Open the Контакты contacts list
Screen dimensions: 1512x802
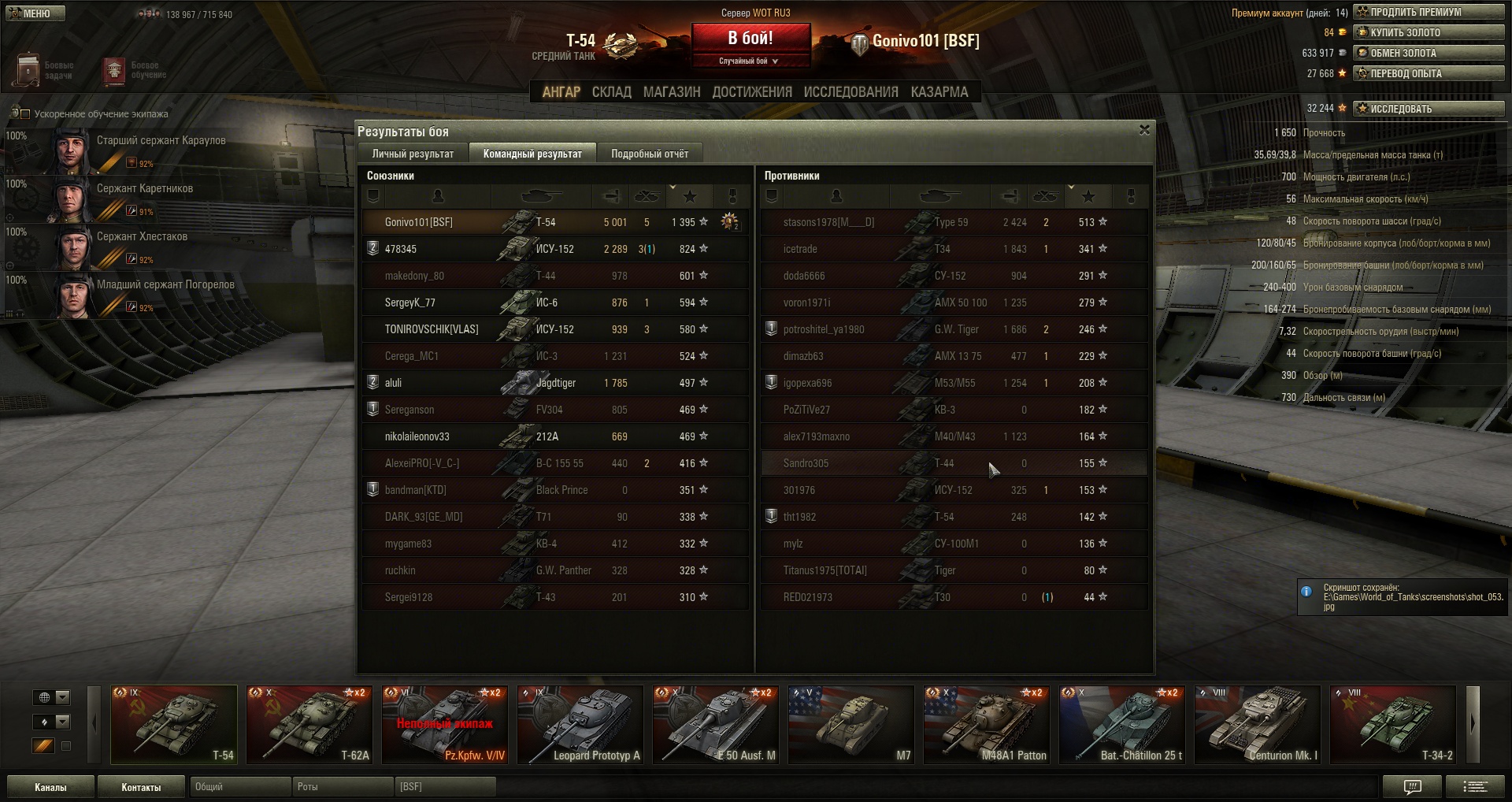coord(141,787)
